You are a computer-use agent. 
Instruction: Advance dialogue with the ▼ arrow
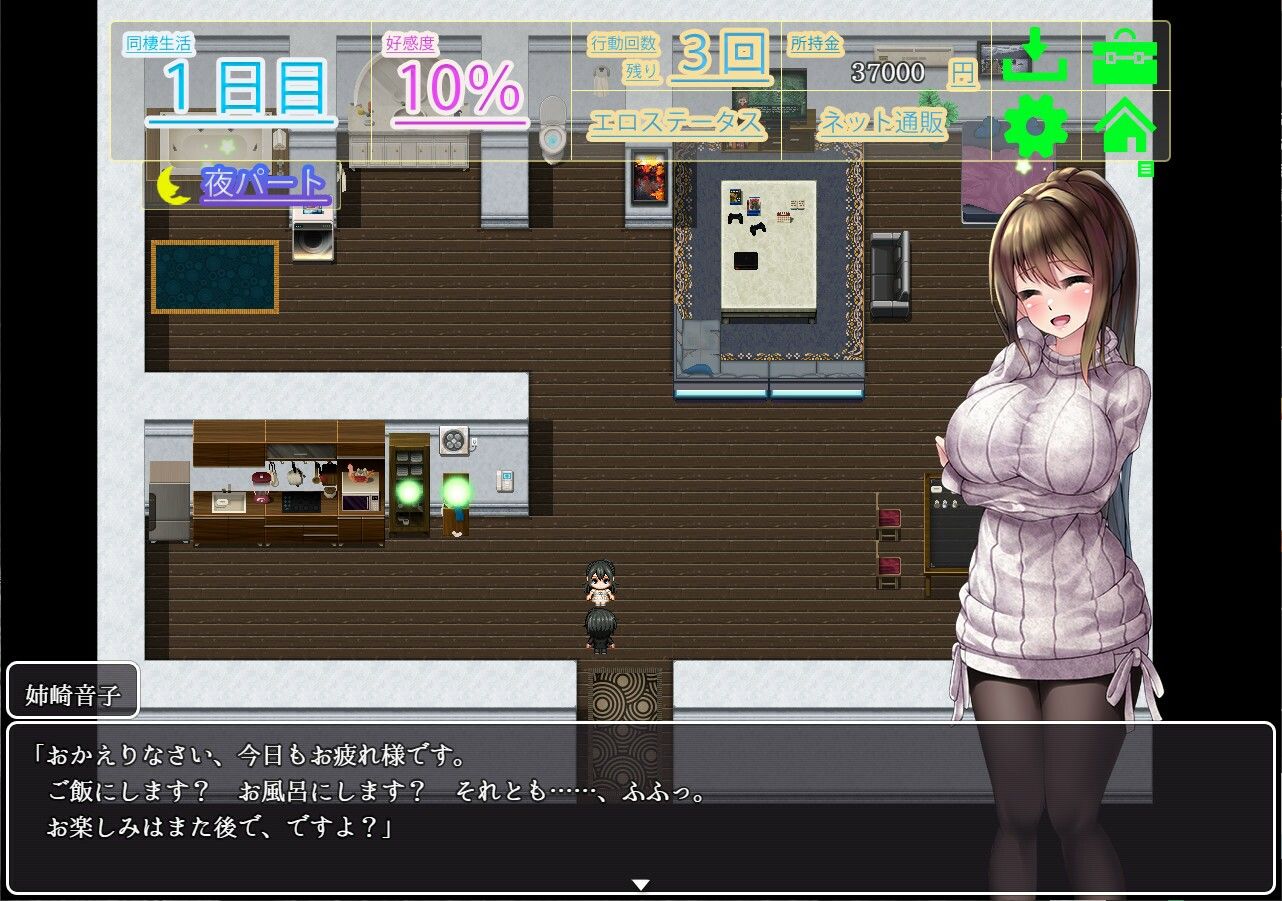(x=641, y=884)
